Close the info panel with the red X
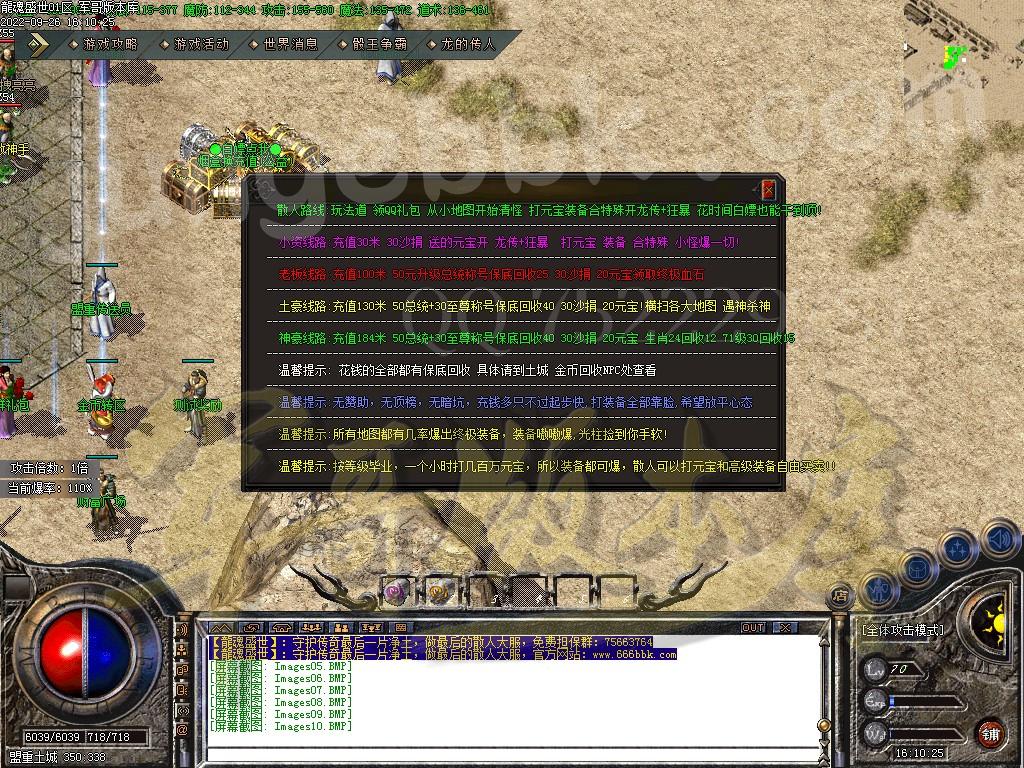1024x768 pixels. (768, 189)
